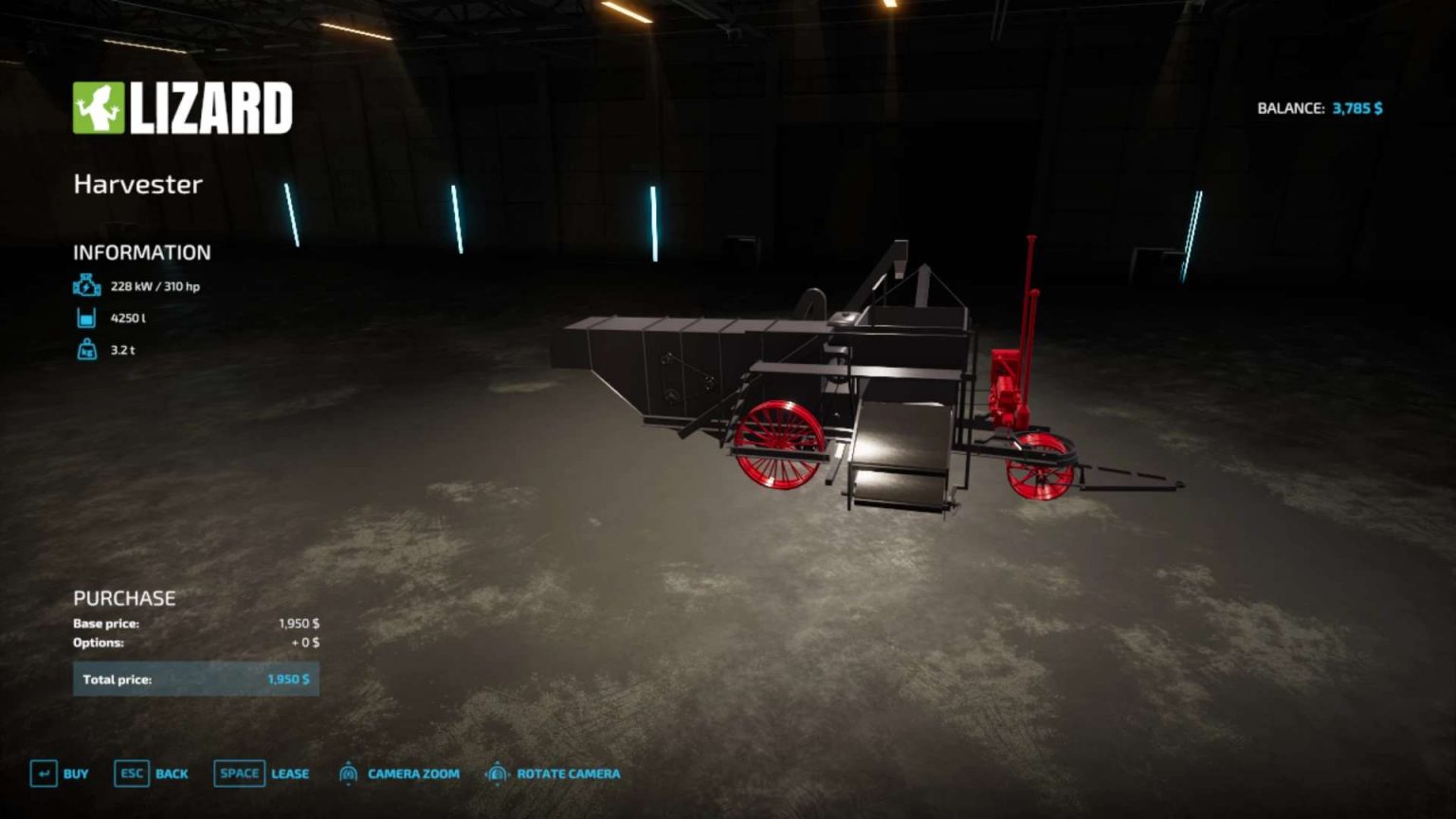Click the ESC key icon beside BACK

pos(130,773)
